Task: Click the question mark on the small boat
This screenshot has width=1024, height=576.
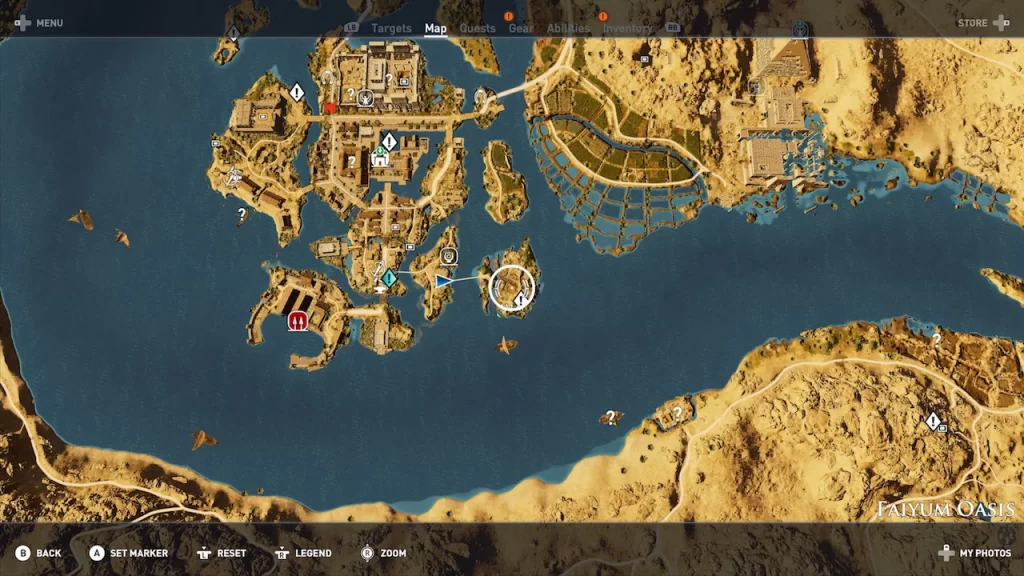Action: pyautogui.click(x=610, y=417)
